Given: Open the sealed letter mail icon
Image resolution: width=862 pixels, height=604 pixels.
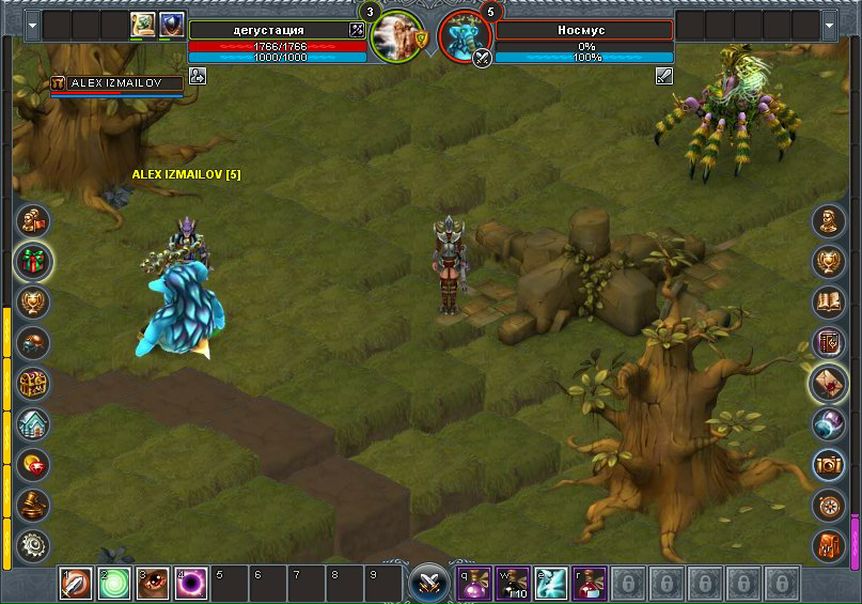Looking at the screenshot, I should tap(828, 383).
